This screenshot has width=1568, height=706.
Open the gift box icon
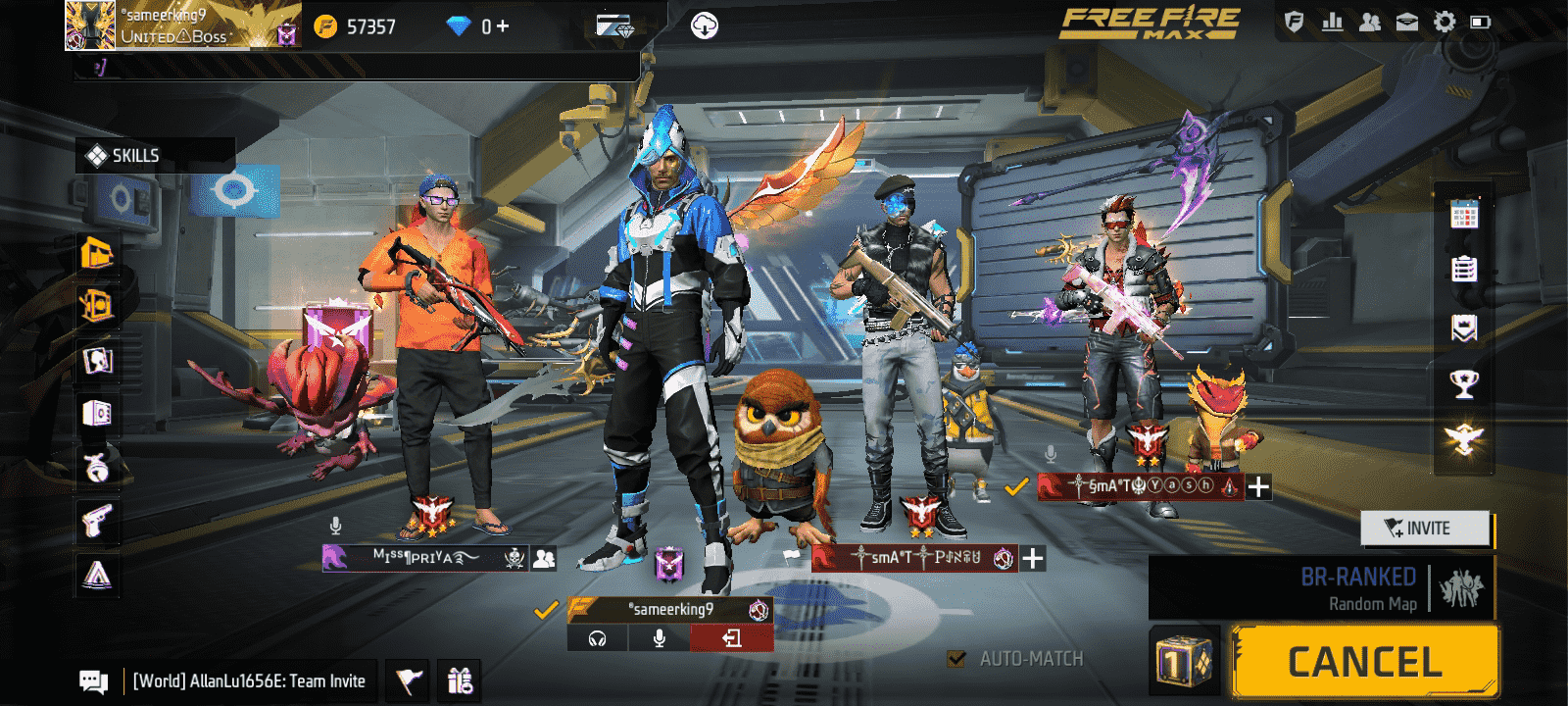(x=460, y=680)
